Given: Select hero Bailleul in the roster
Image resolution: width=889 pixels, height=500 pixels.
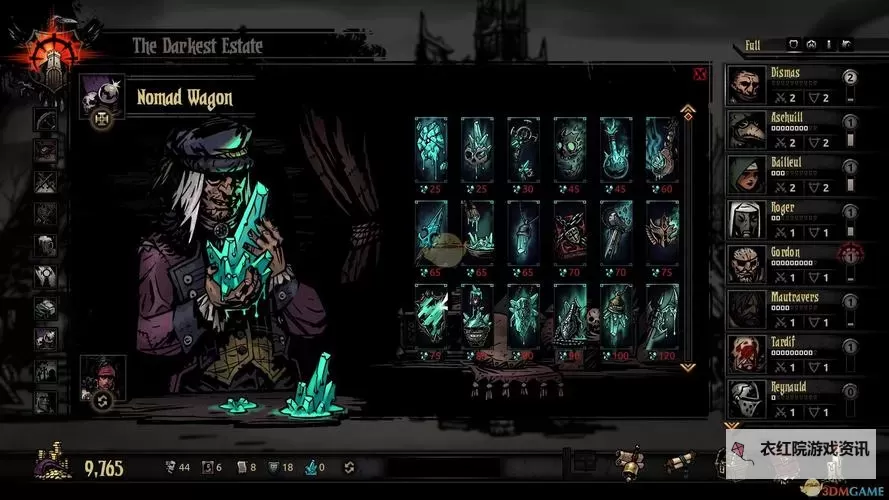Looking at the screenshot, I should coord(790,176).
